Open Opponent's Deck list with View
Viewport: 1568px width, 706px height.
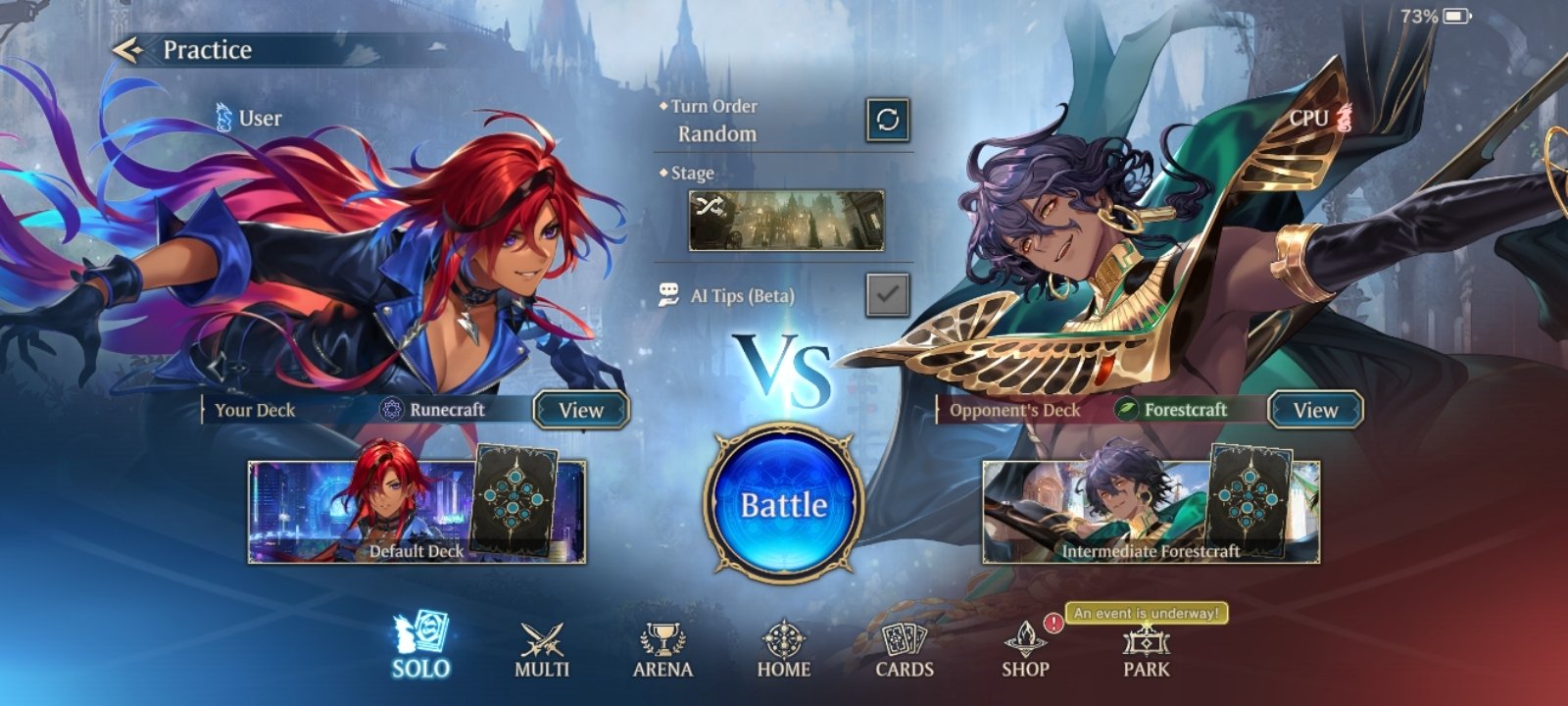point(1315,411)
